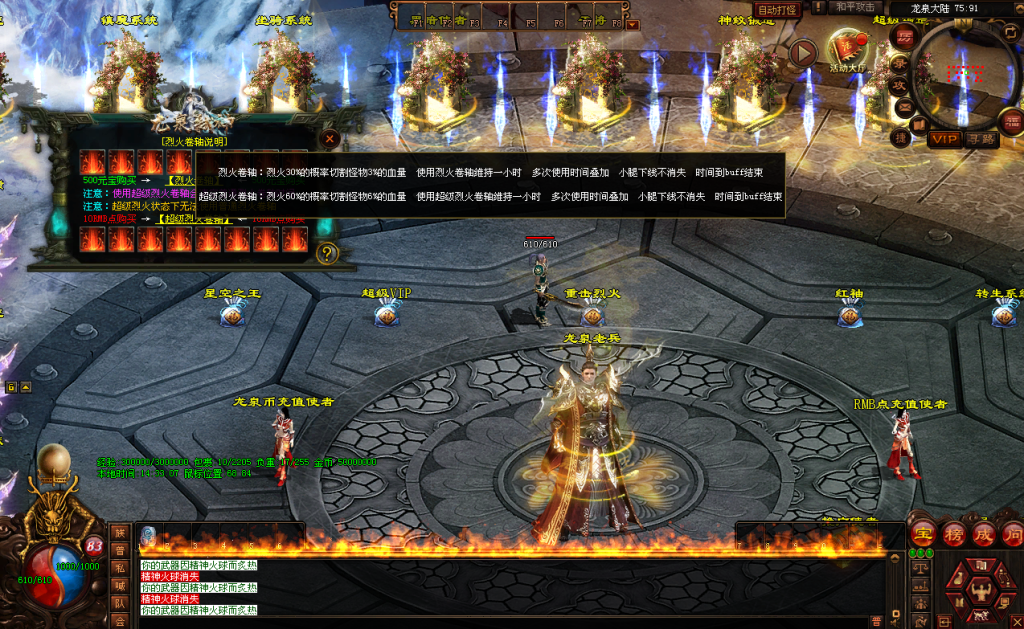Switch the 和平攻击 attack mode

pos(854,8)
